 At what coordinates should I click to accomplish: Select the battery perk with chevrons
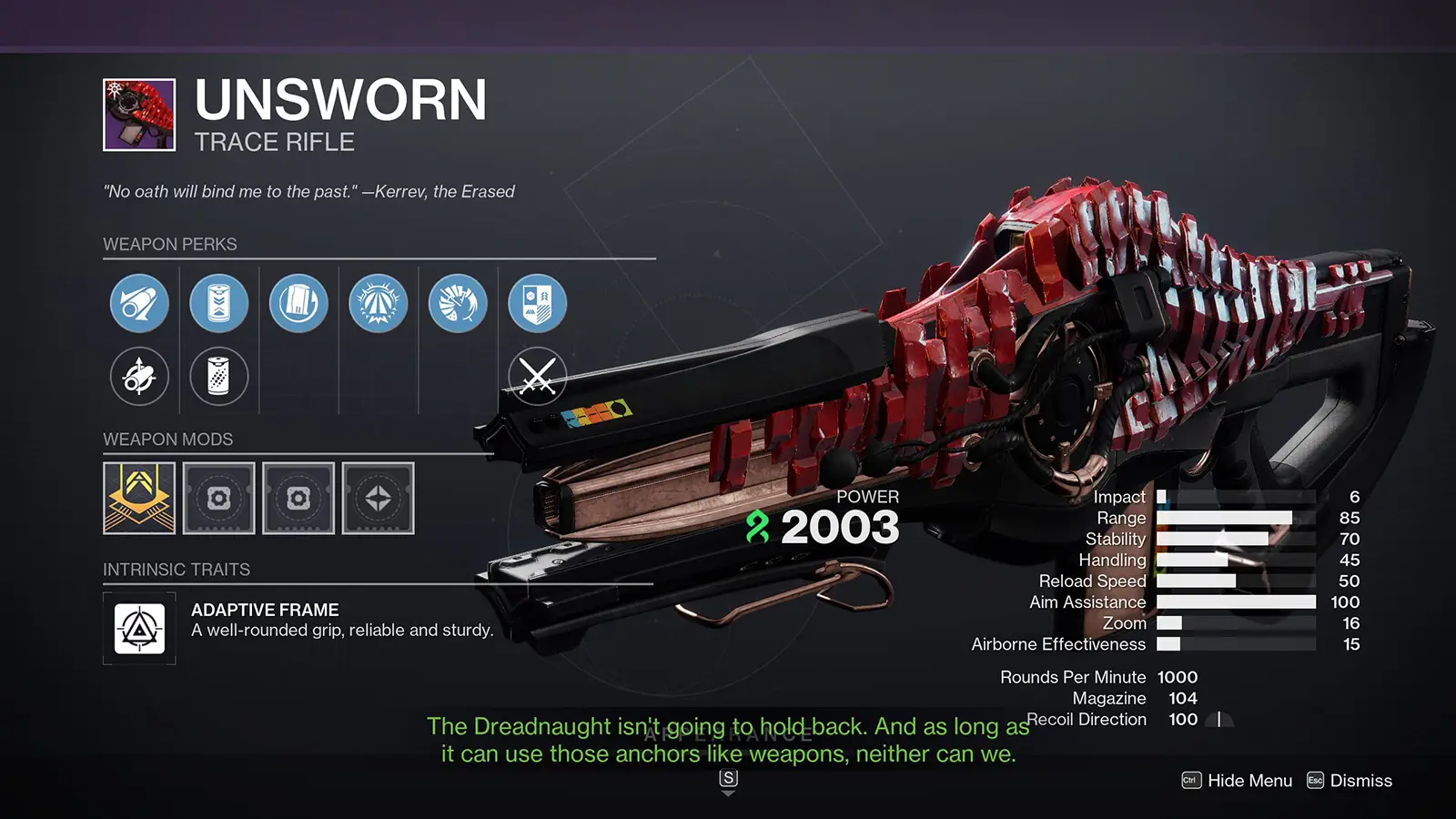(218, 303)
